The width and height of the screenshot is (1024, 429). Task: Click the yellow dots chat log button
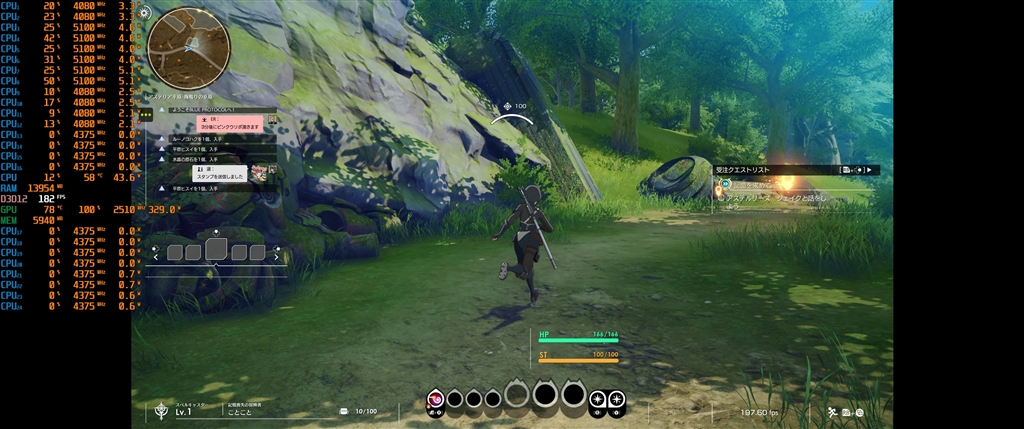click(x=146, y=115)
